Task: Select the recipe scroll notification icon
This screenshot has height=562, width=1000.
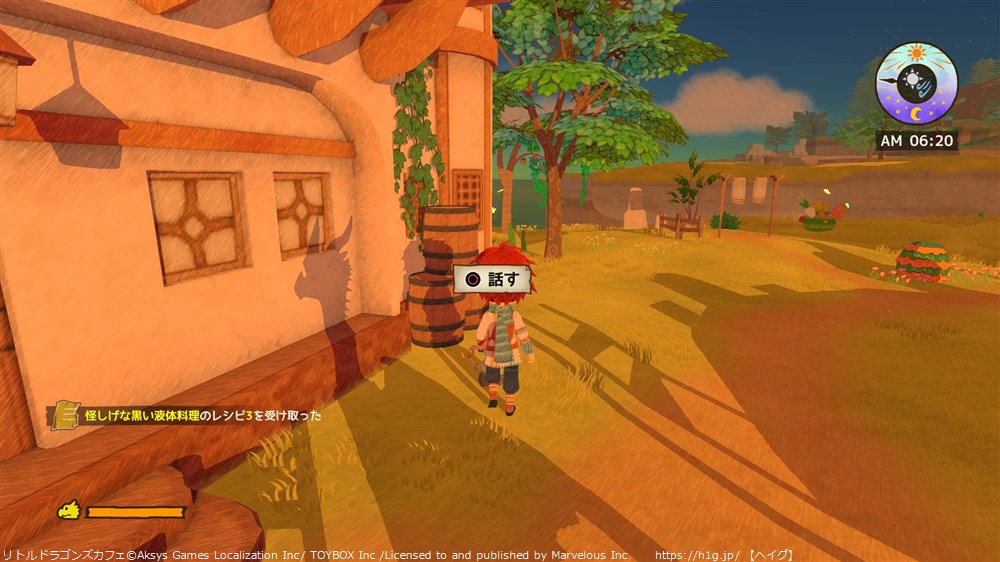Action: point(66,415)
